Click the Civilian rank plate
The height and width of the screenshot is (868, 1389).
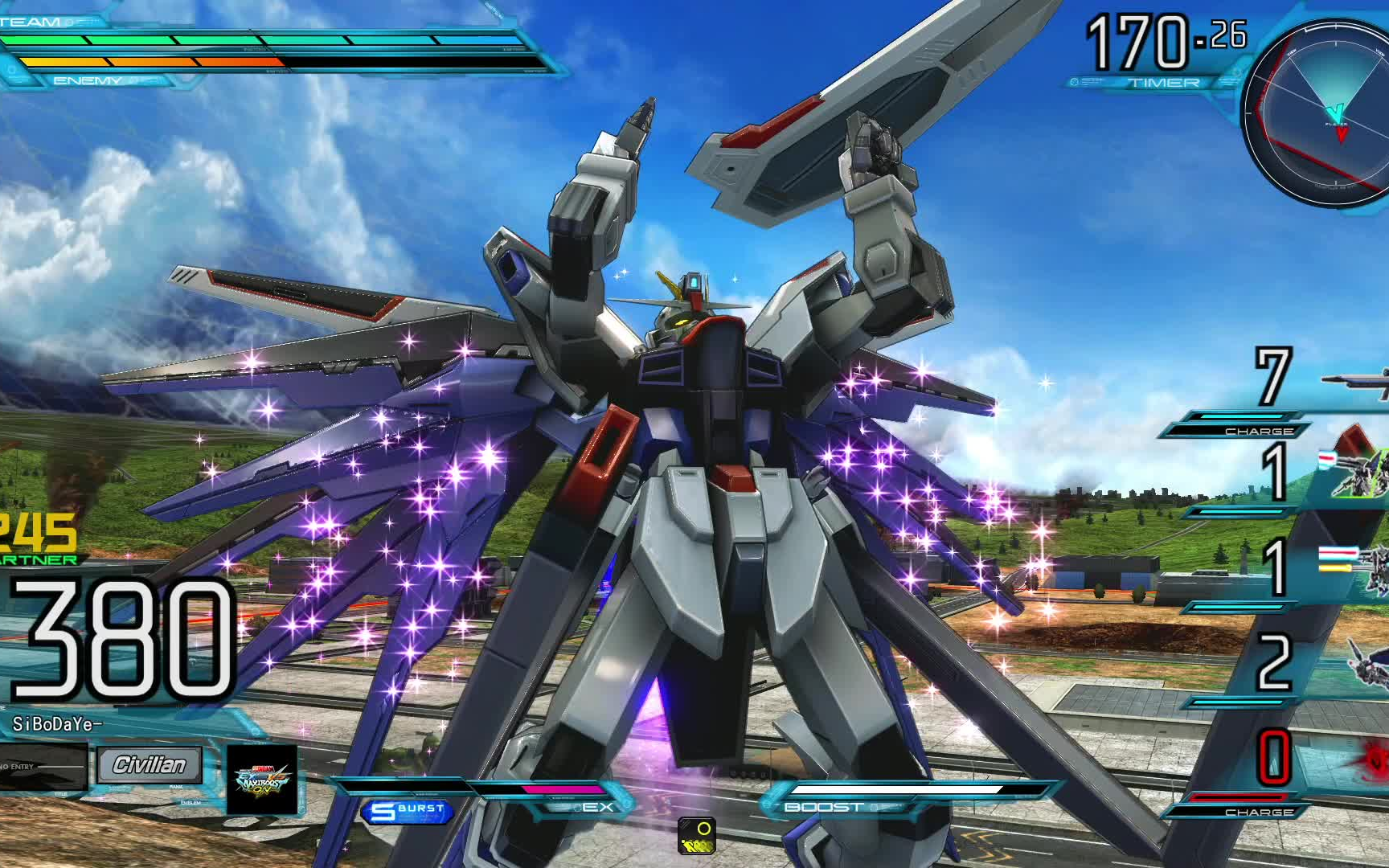[x=150, y=765]
